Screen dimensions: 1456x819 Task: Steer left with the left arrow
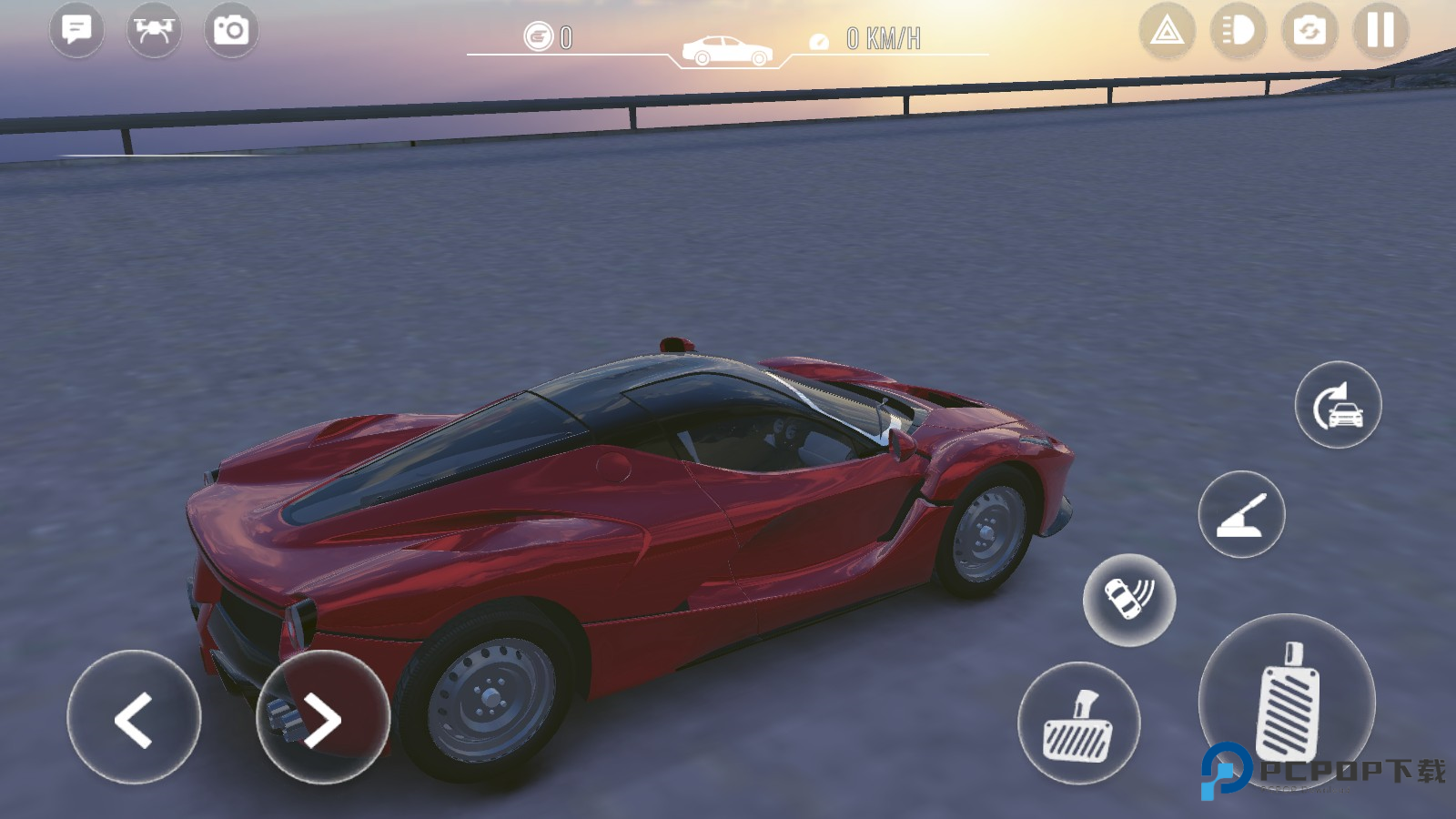(134, 718)
